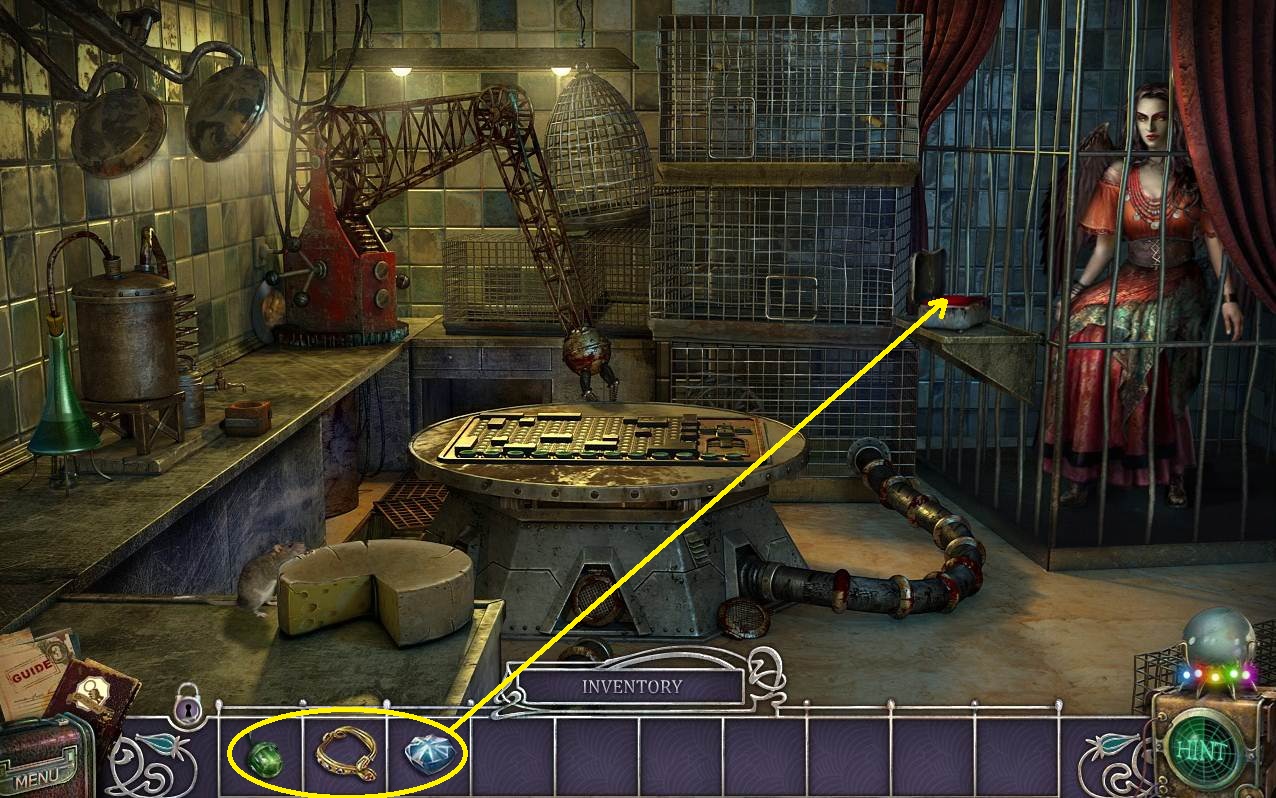Open the strategy Guide papers

pos(32,668)
